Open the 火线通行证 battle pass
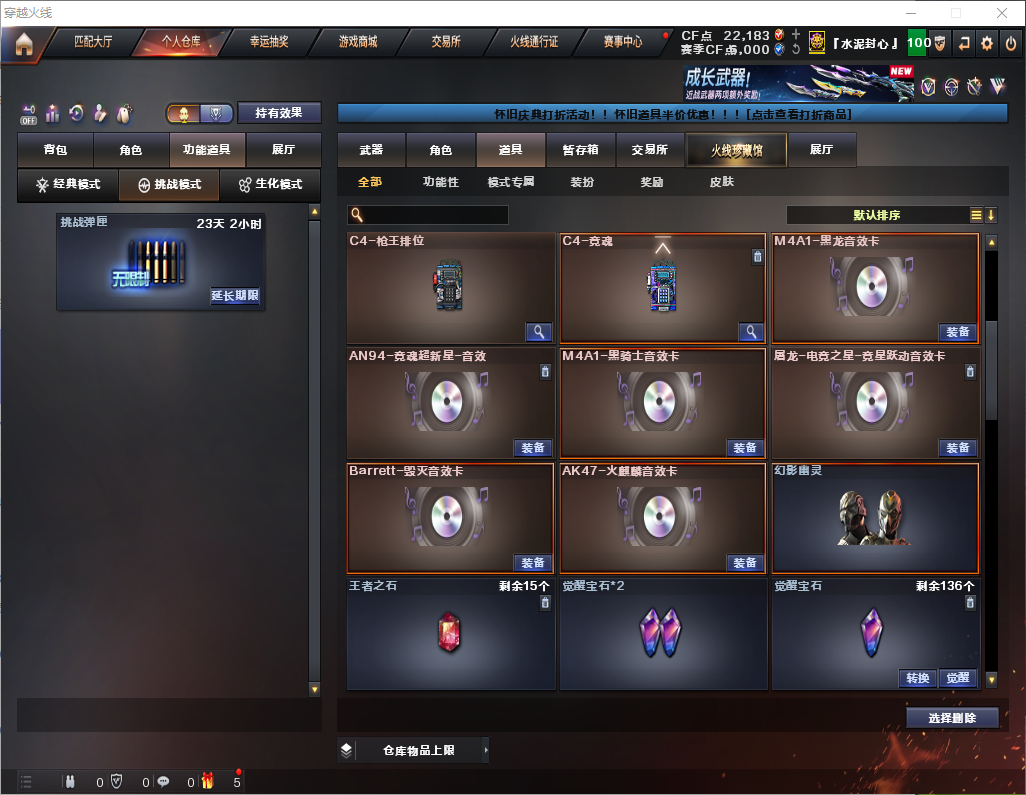Screen dimensions: 1026x795 534,42
